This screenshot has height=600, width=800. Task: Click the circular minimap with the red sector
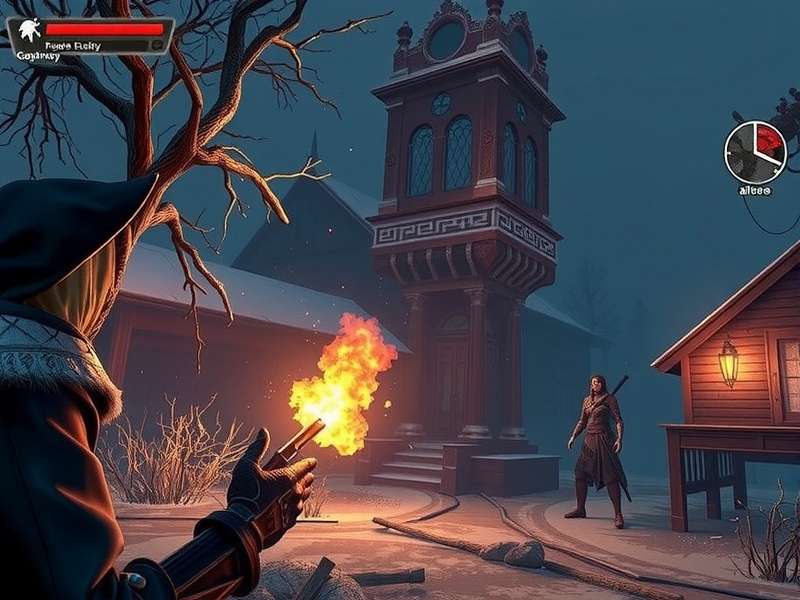(755, 152)
